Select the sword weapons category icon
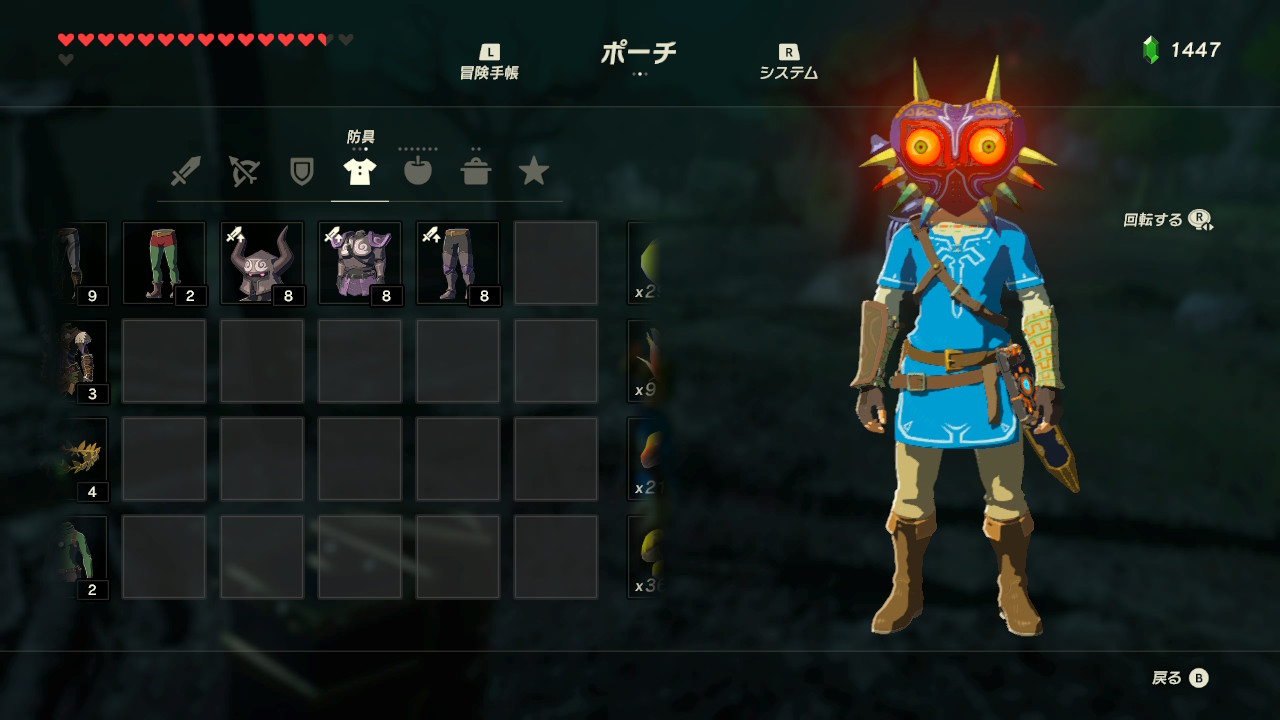The image size is (1280, 720). point(185,171)
